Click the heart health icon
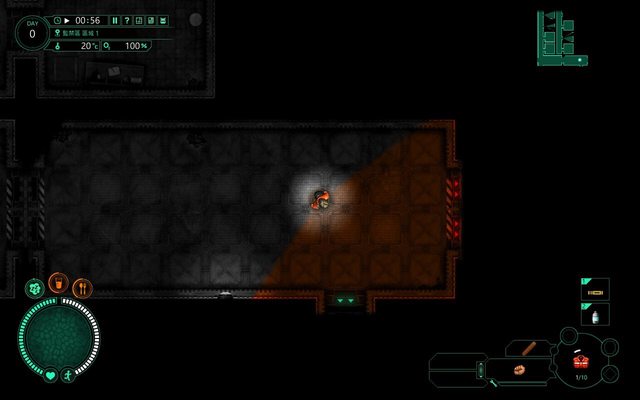Screen dimensions: 640x400 tap(50, 376)
